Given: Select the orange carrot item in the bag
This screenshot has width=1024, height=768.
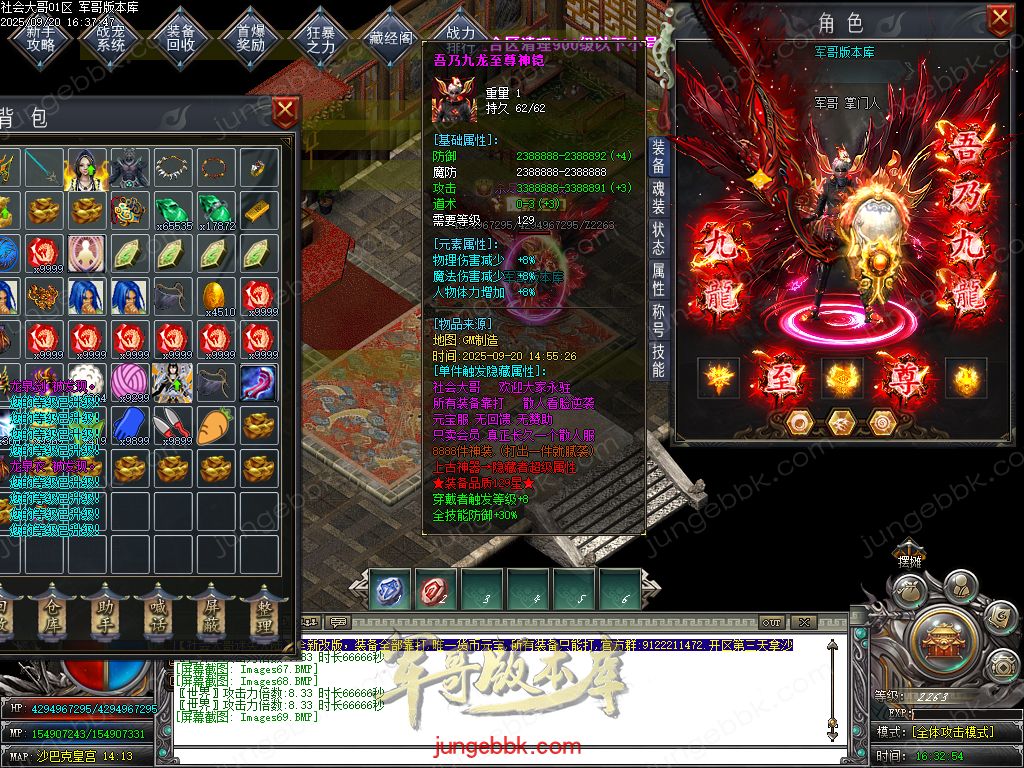Looking at the screenshot, I should click(216, 424).
